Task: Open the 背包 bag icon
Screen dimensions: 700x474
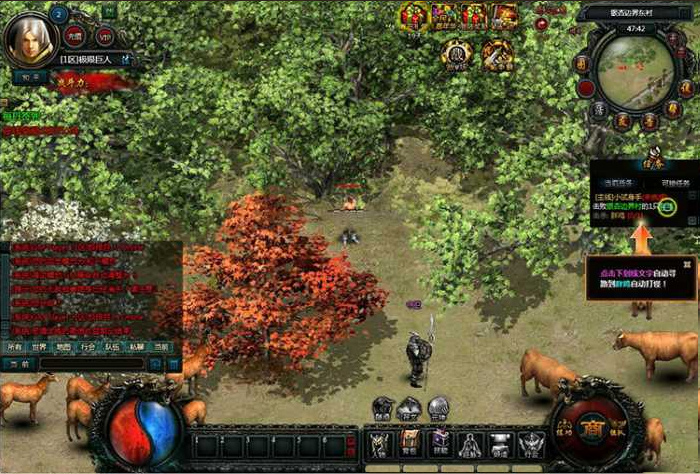Action: [409, 442]
